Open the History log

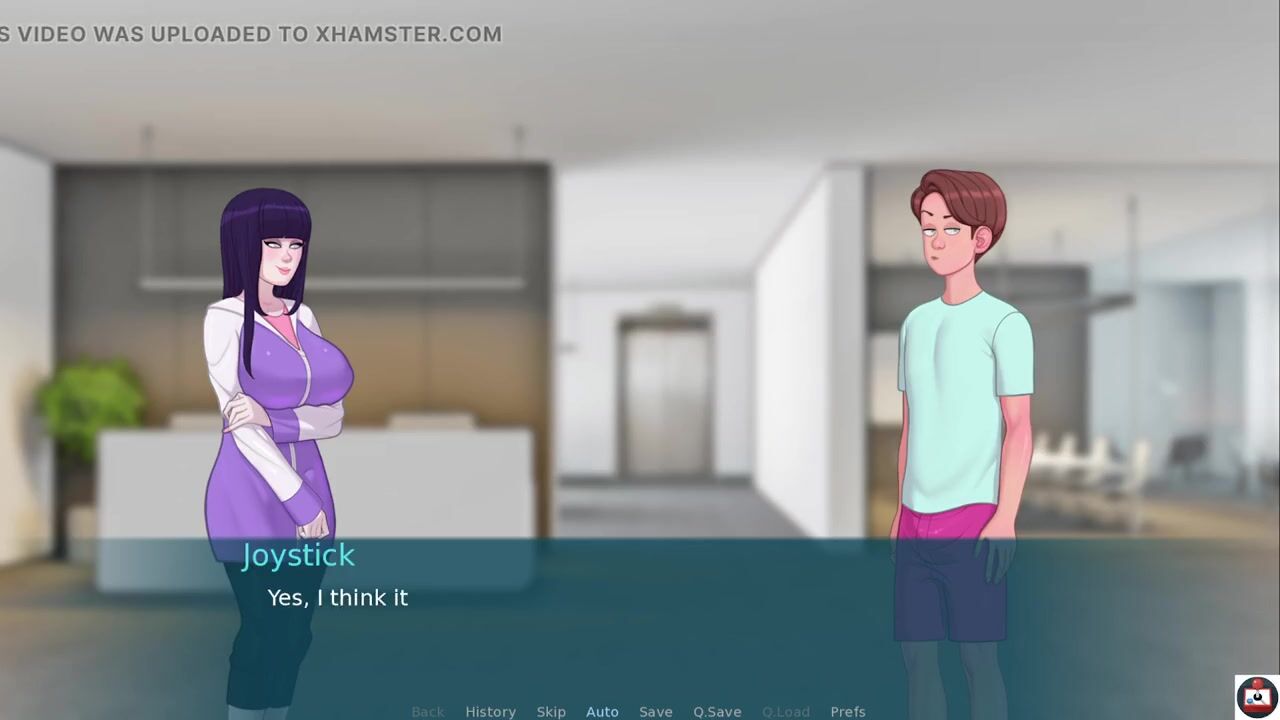490,711
